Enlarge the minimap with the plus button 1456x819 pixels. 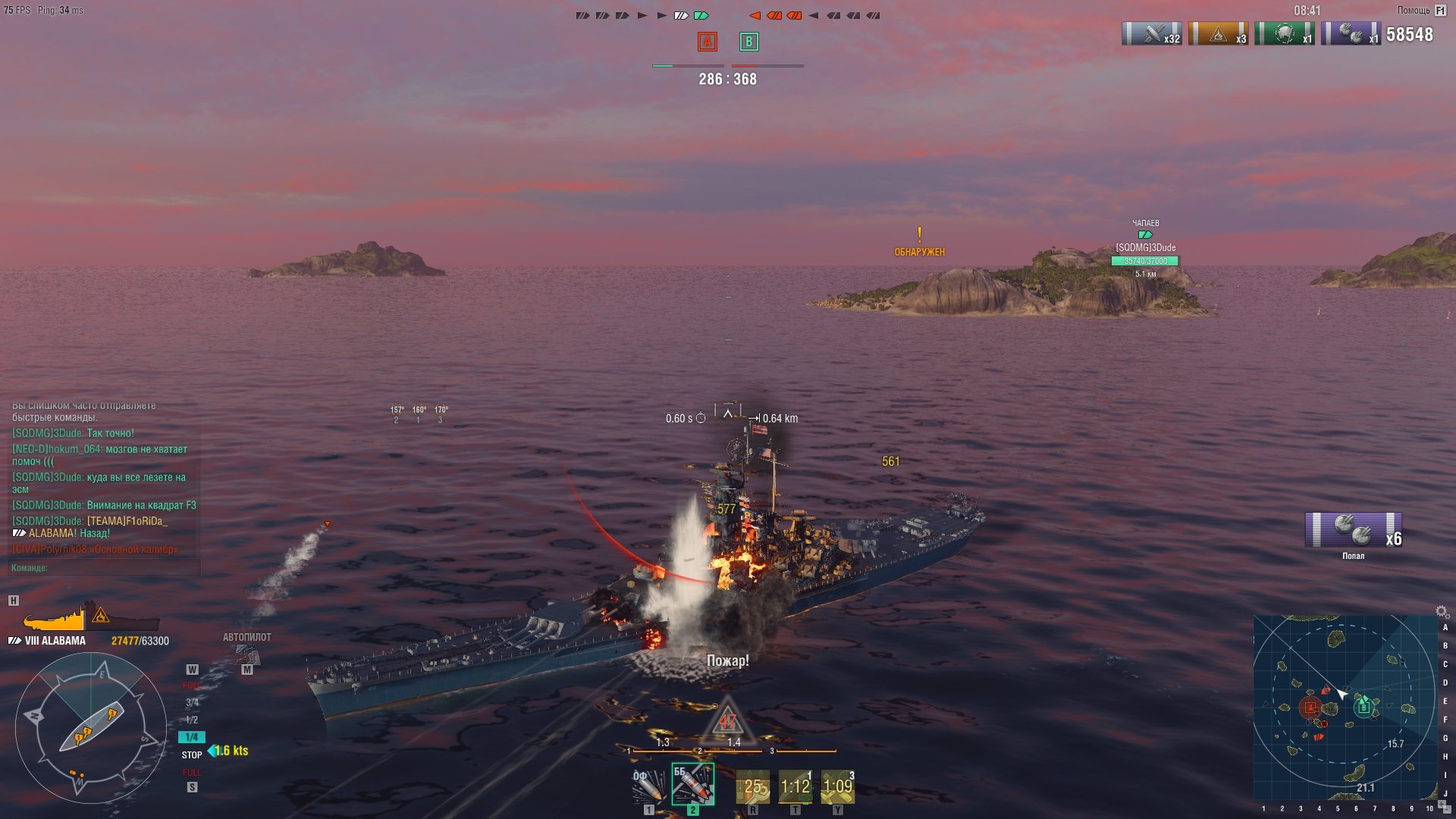tap(1442, 804)
